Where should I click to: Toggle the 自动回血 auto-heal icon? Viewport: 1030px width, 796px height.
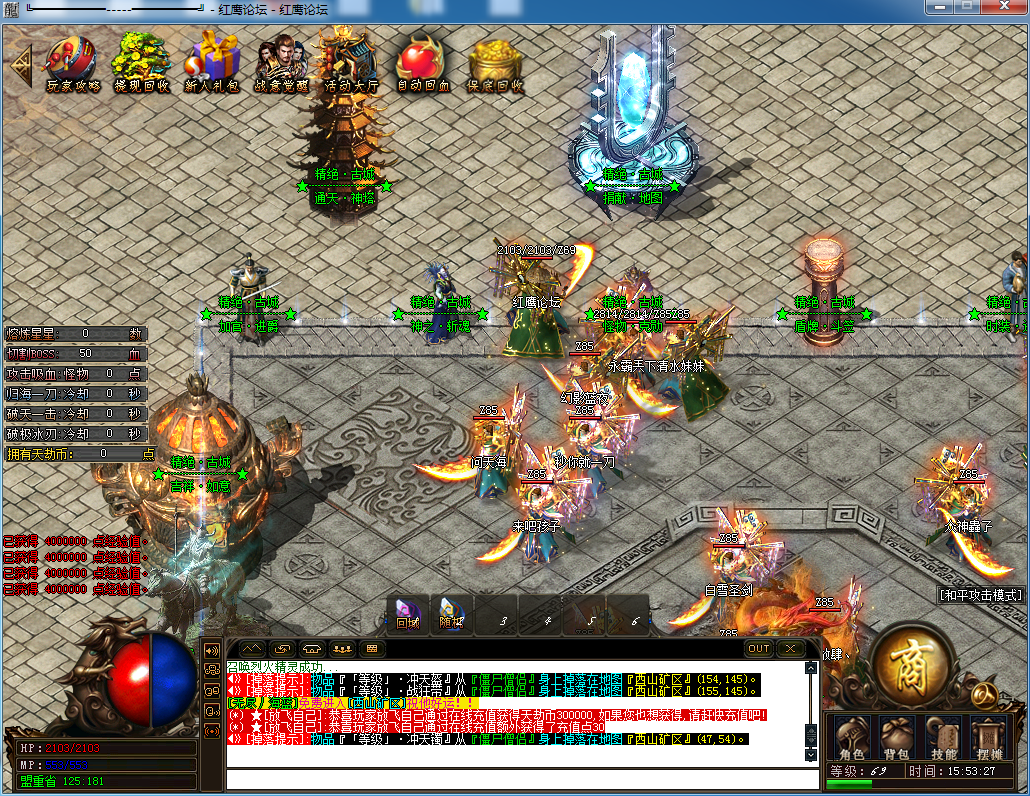pos(423,61)
